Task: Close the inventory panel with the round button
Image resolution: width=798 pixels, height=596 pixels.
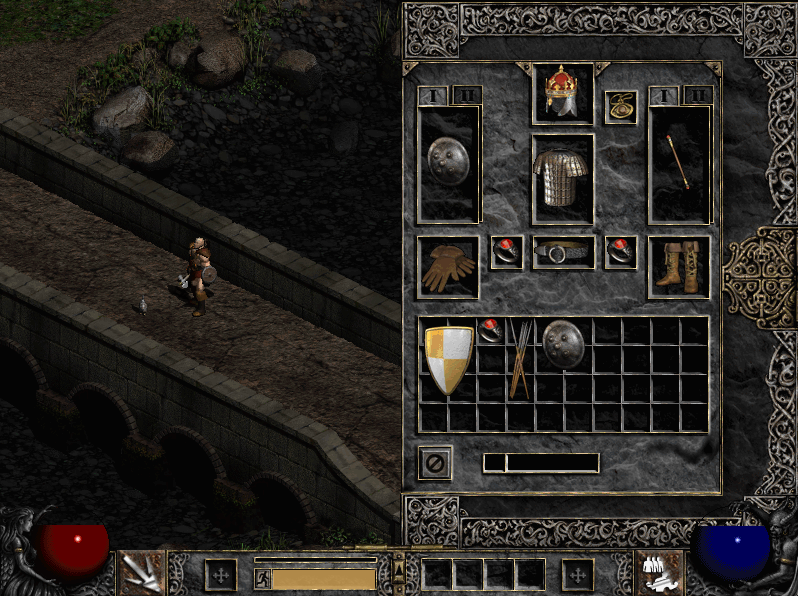Action: (435, 463)
